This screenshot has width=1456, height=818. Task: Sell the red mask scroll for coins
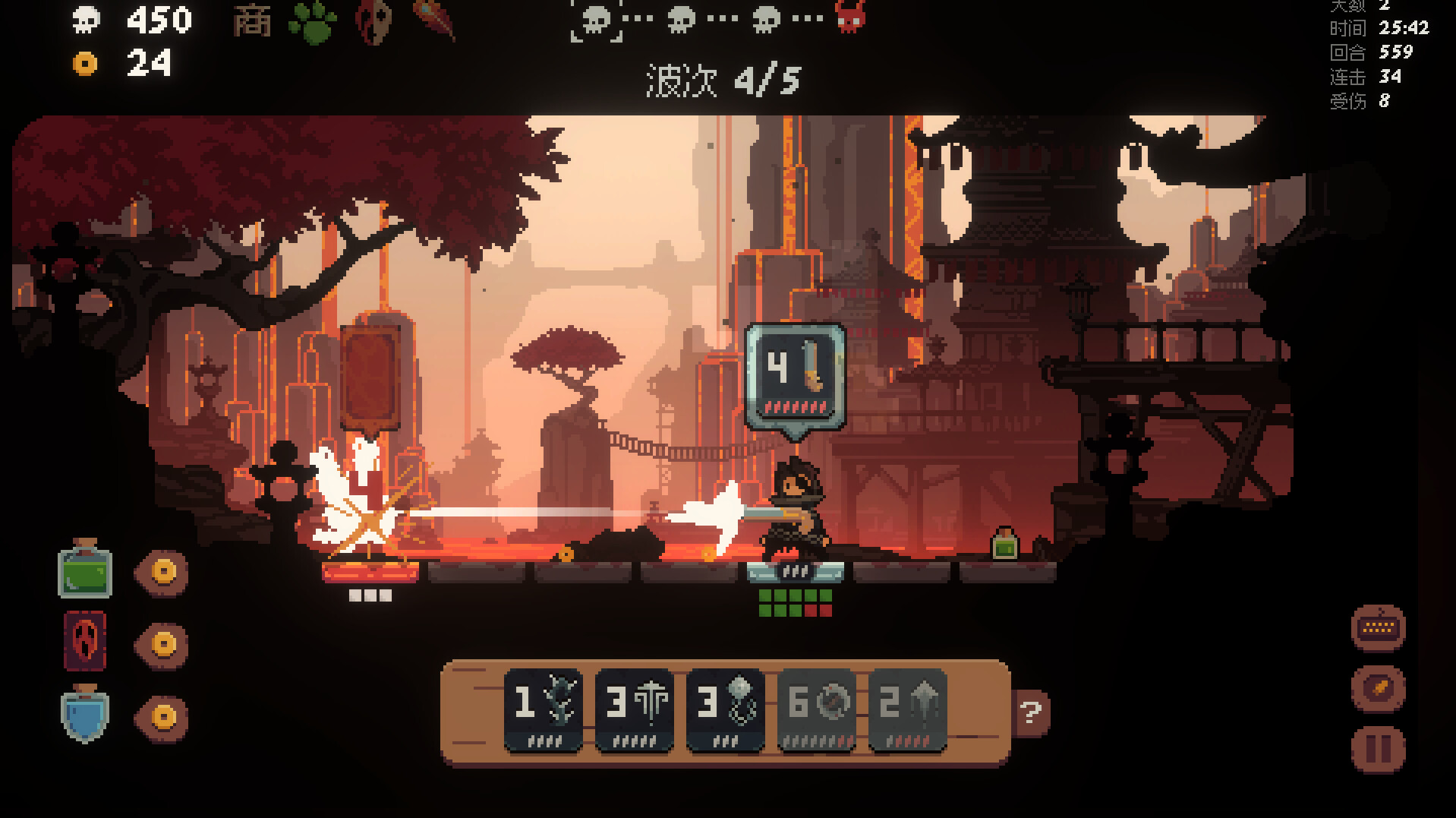[x=163, y=644]
